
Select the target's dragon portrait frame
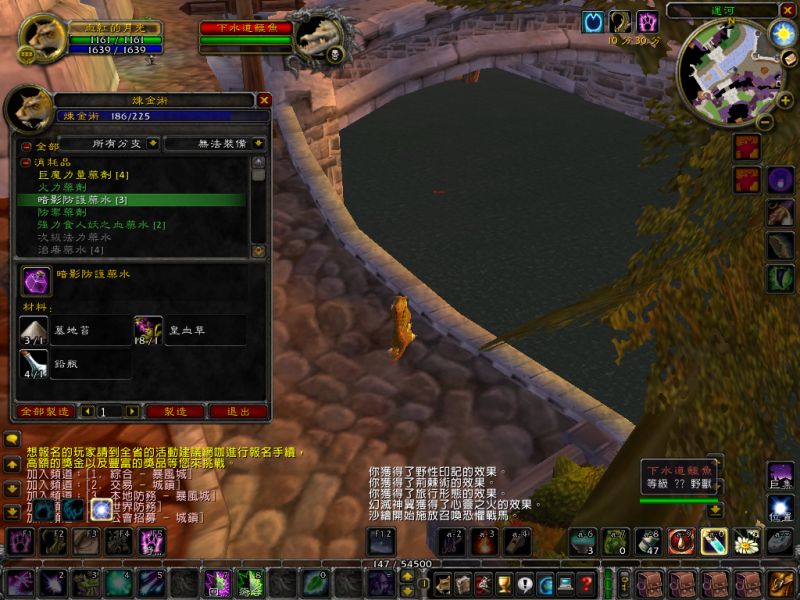point(317,40)
